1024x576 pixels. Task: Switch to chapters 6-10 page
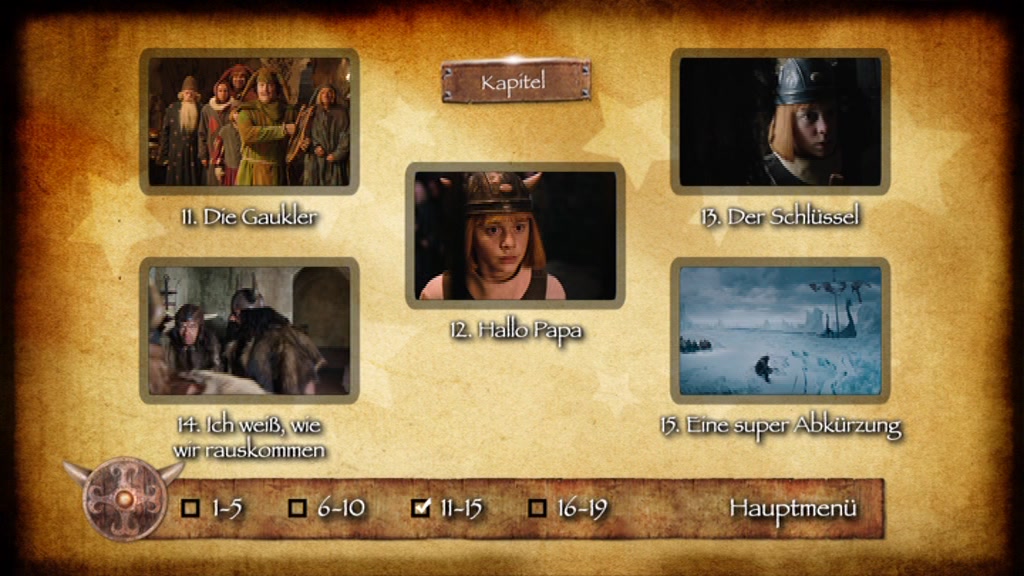[x=327, y=508]
